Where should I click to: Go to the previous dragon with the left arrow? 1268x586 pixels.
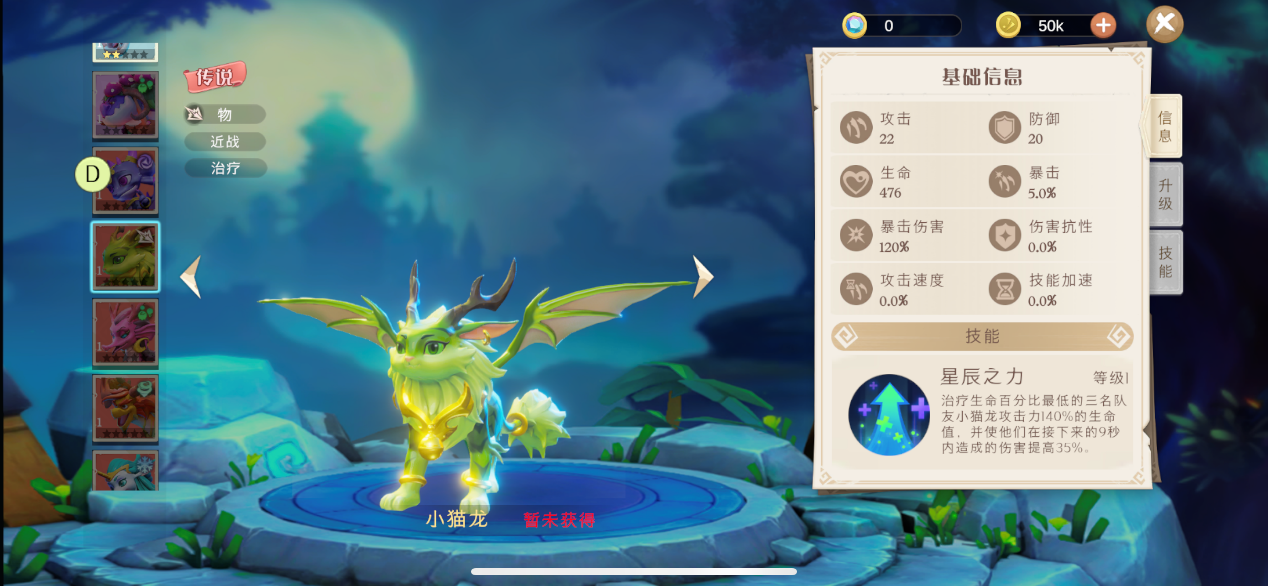click(x=190, y=277)
